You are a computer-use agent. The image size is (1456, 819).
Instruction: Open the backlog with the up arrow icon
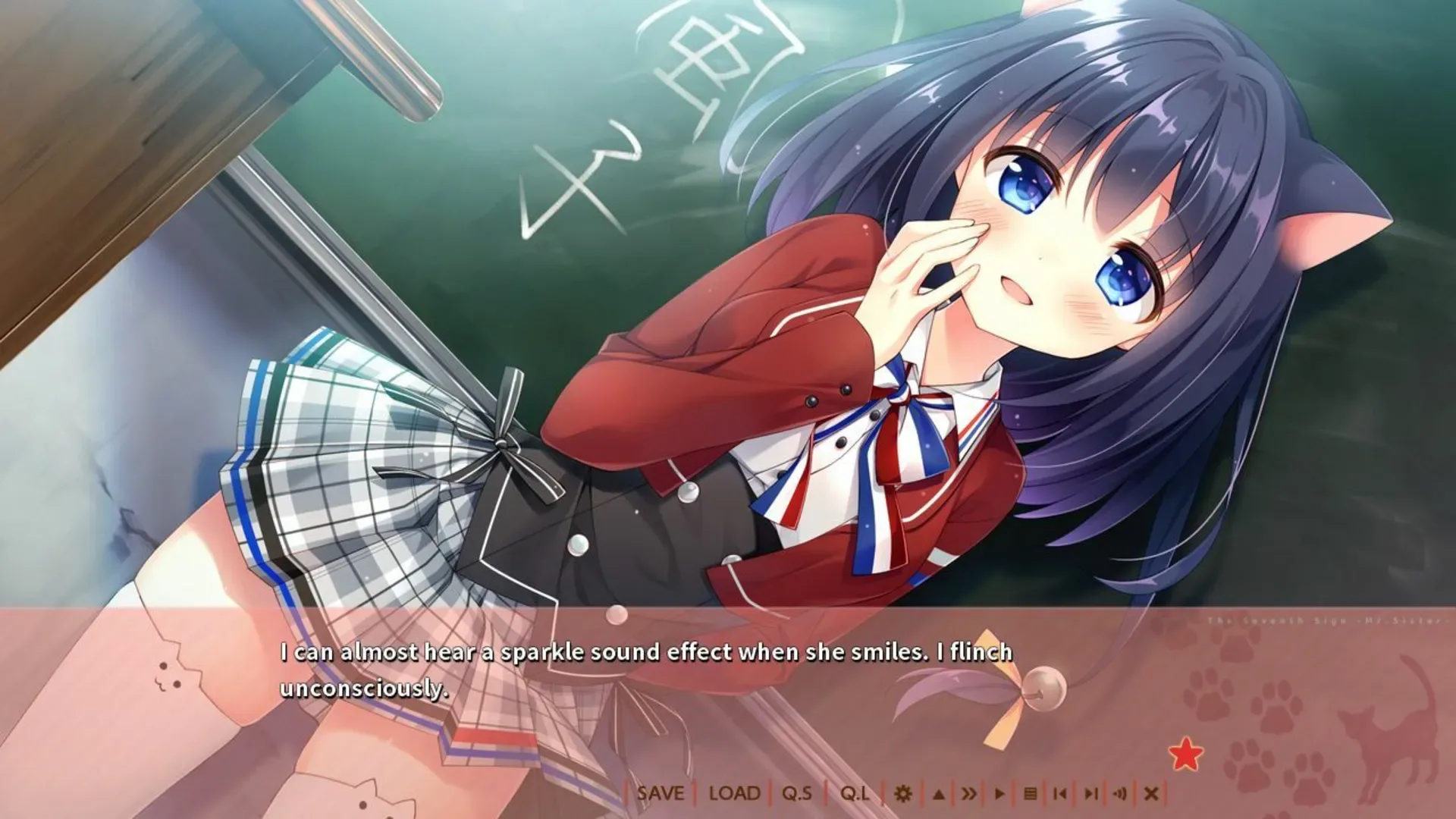938,794
